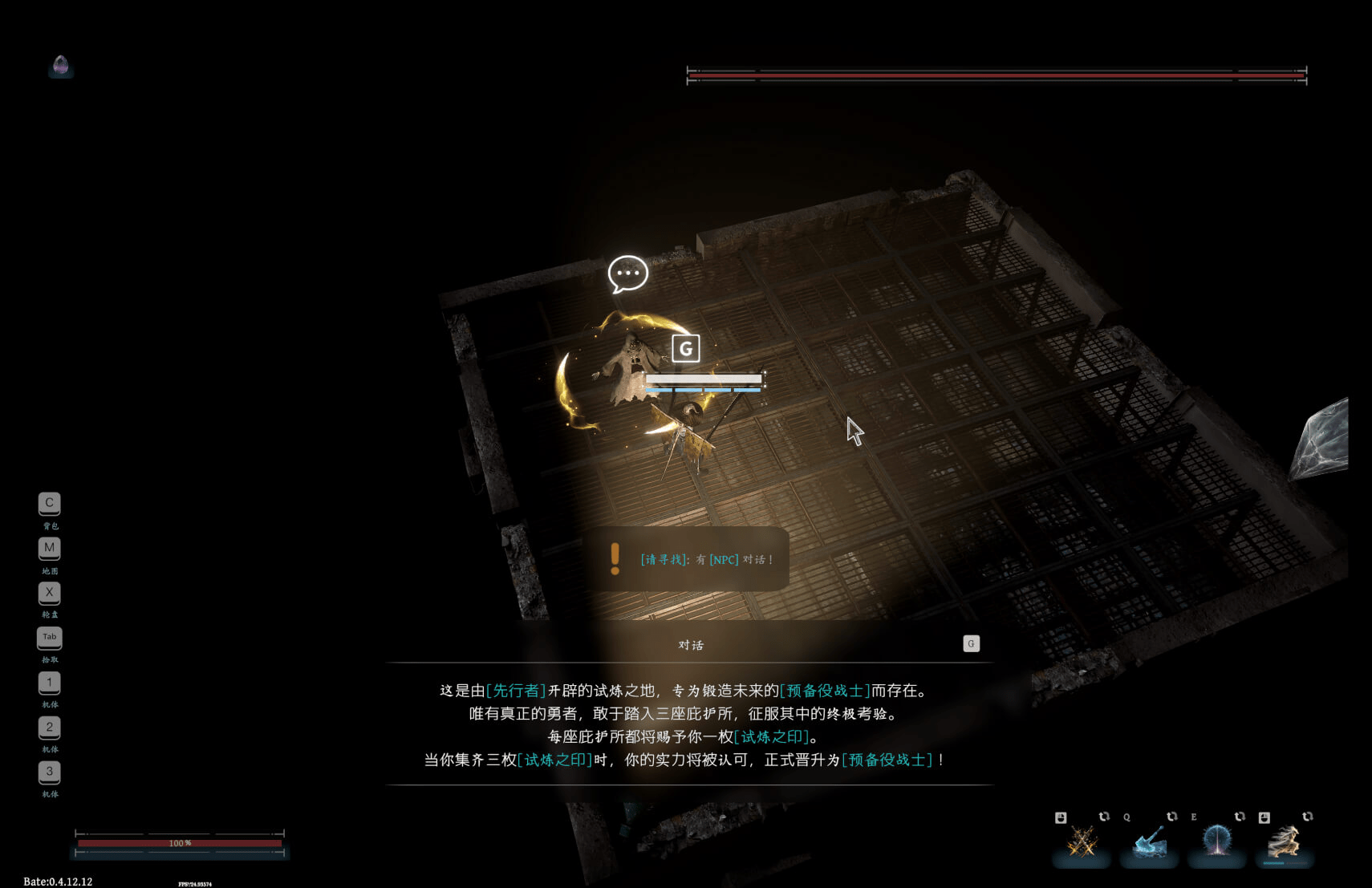
Task: Open the 对话 dialogue panel title
Action: tap(692, 644)
